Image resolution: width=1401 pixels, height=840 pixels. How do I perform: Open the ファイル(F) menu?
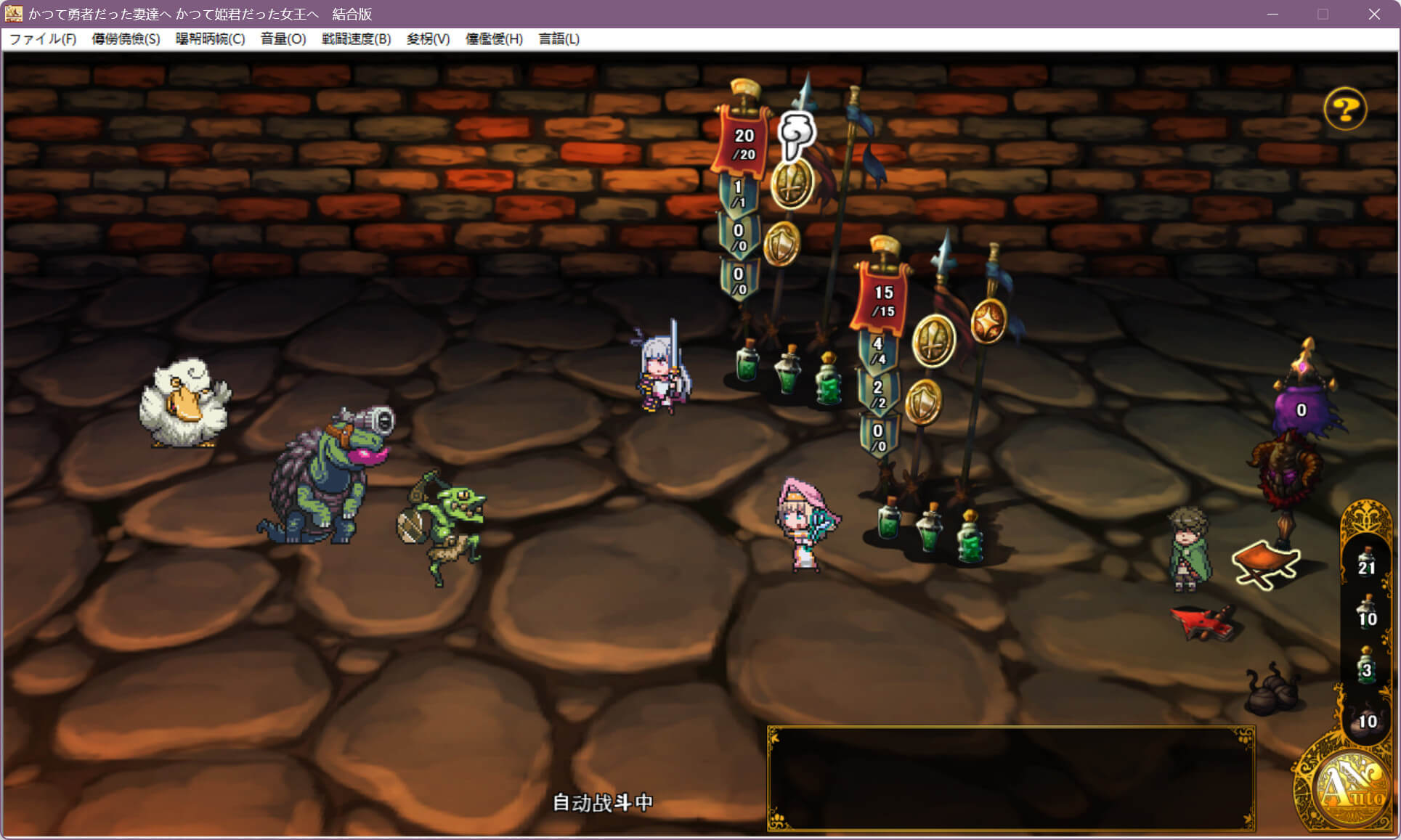[42, 39]
